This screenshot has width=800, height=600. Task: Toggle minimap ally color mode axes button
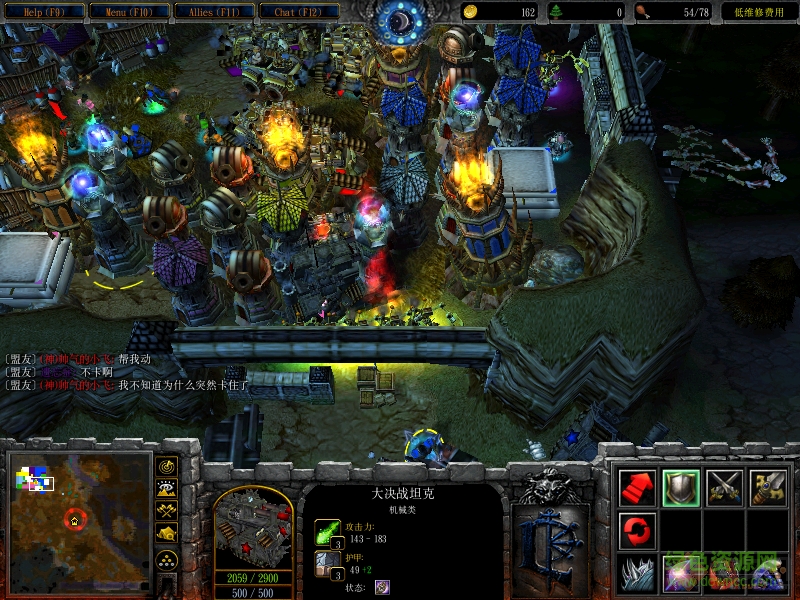point(167,512)
